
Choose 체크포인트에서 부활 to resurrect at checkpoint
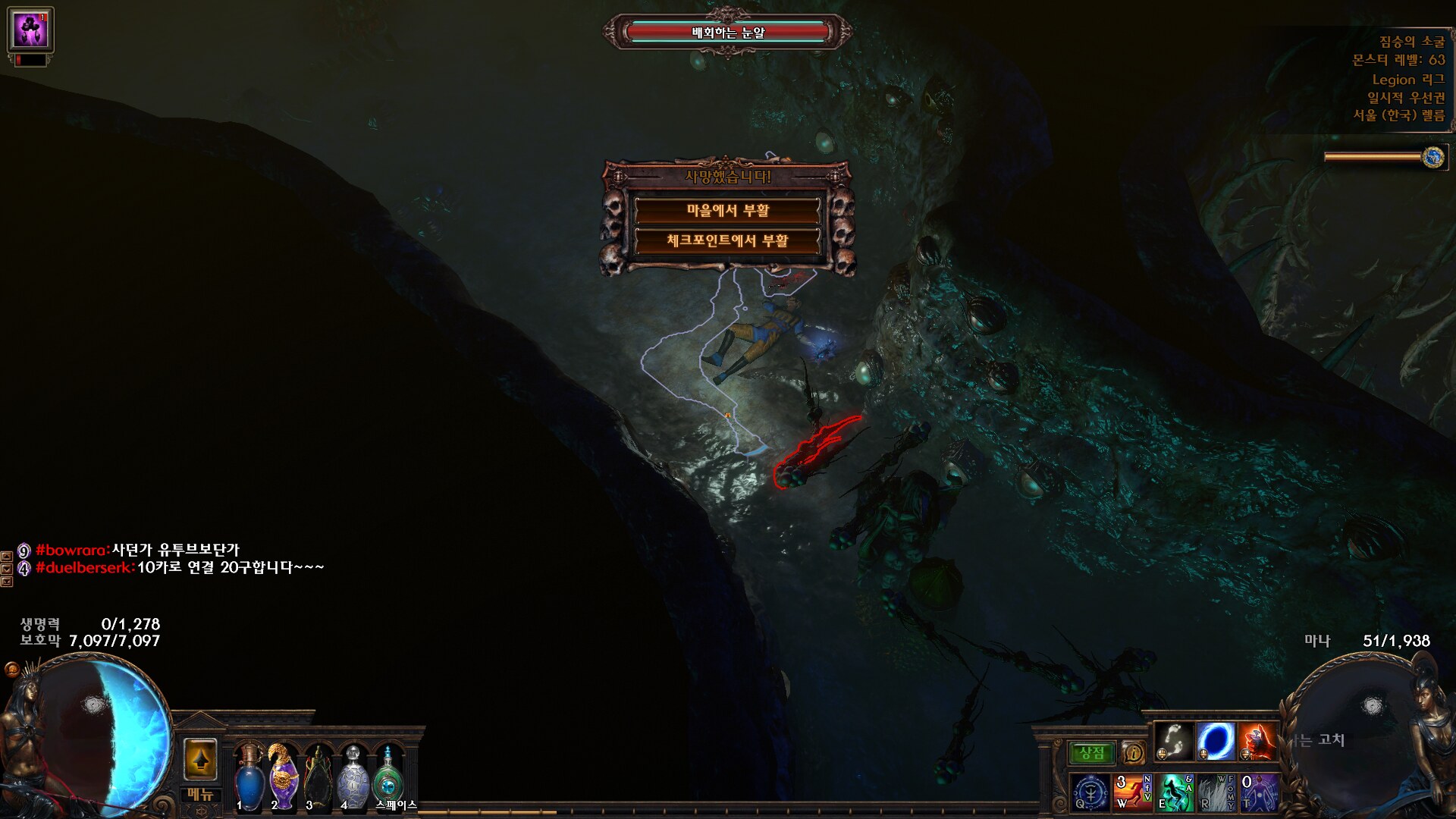coord(727,241)
